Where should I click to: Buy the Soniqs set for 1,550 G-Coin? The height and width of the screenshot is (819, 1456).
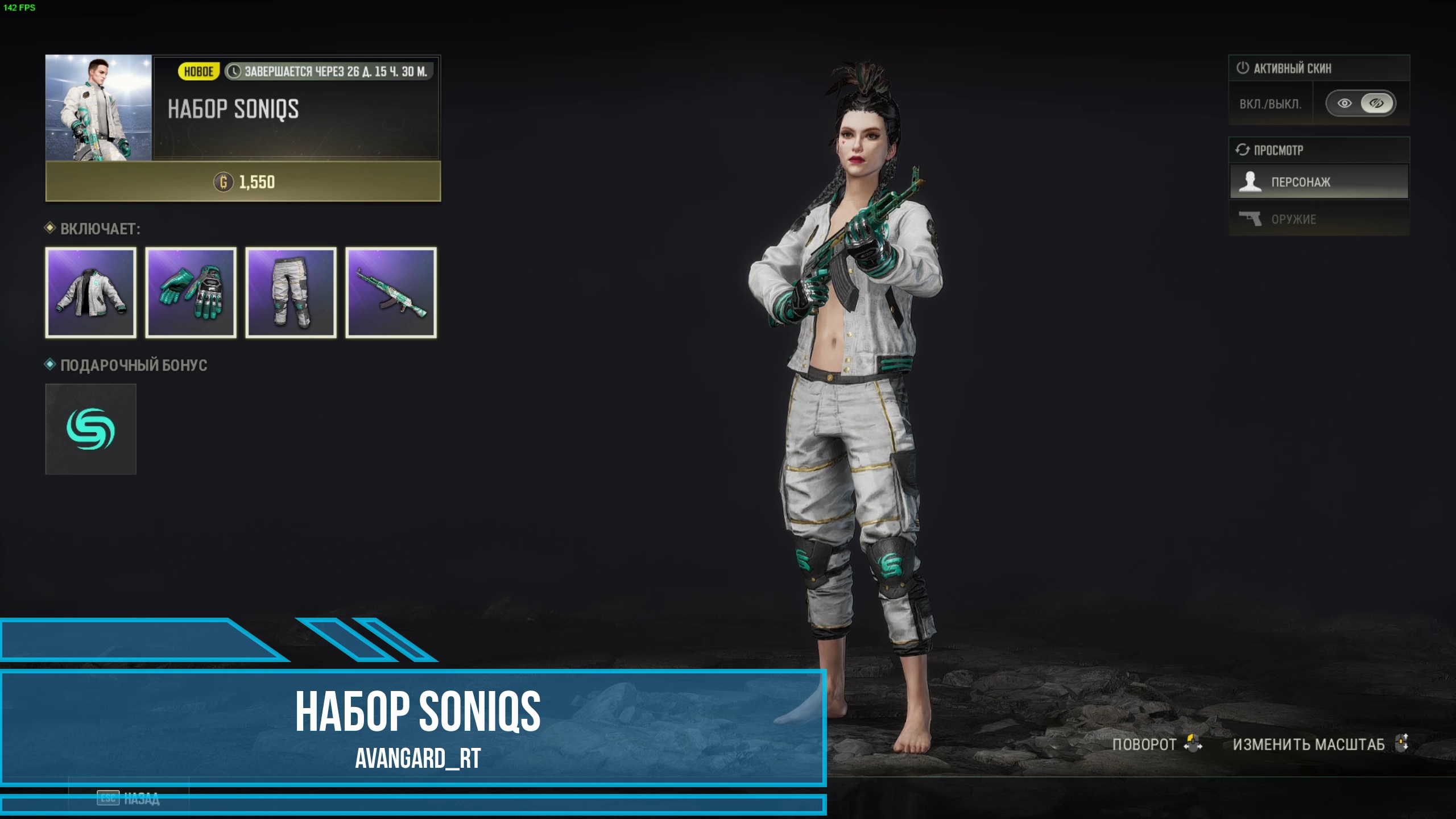tap(243, 182)
